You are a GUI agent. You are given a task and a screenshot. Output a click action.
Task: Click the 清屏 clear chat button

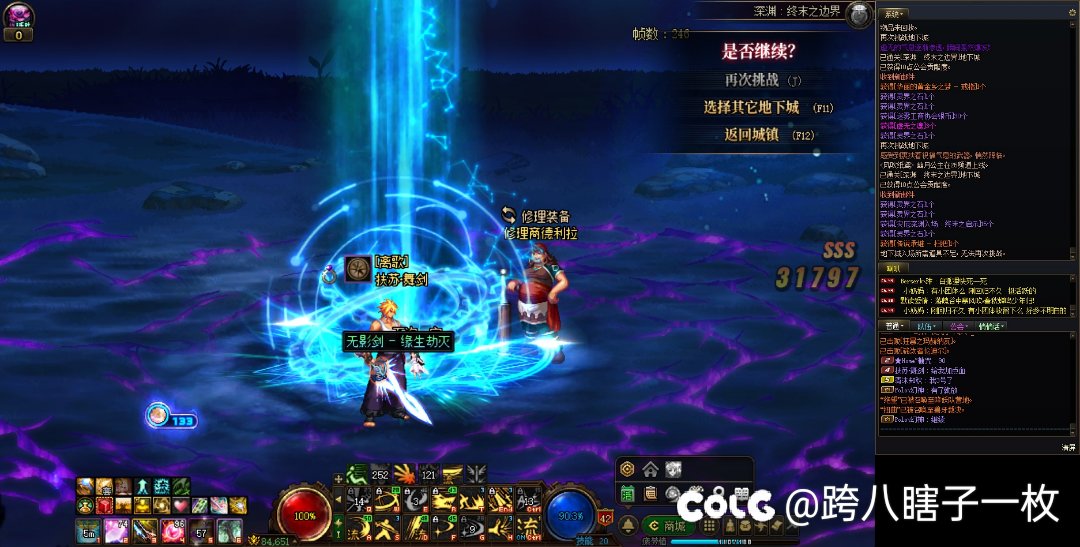[x=1067, y=447]
